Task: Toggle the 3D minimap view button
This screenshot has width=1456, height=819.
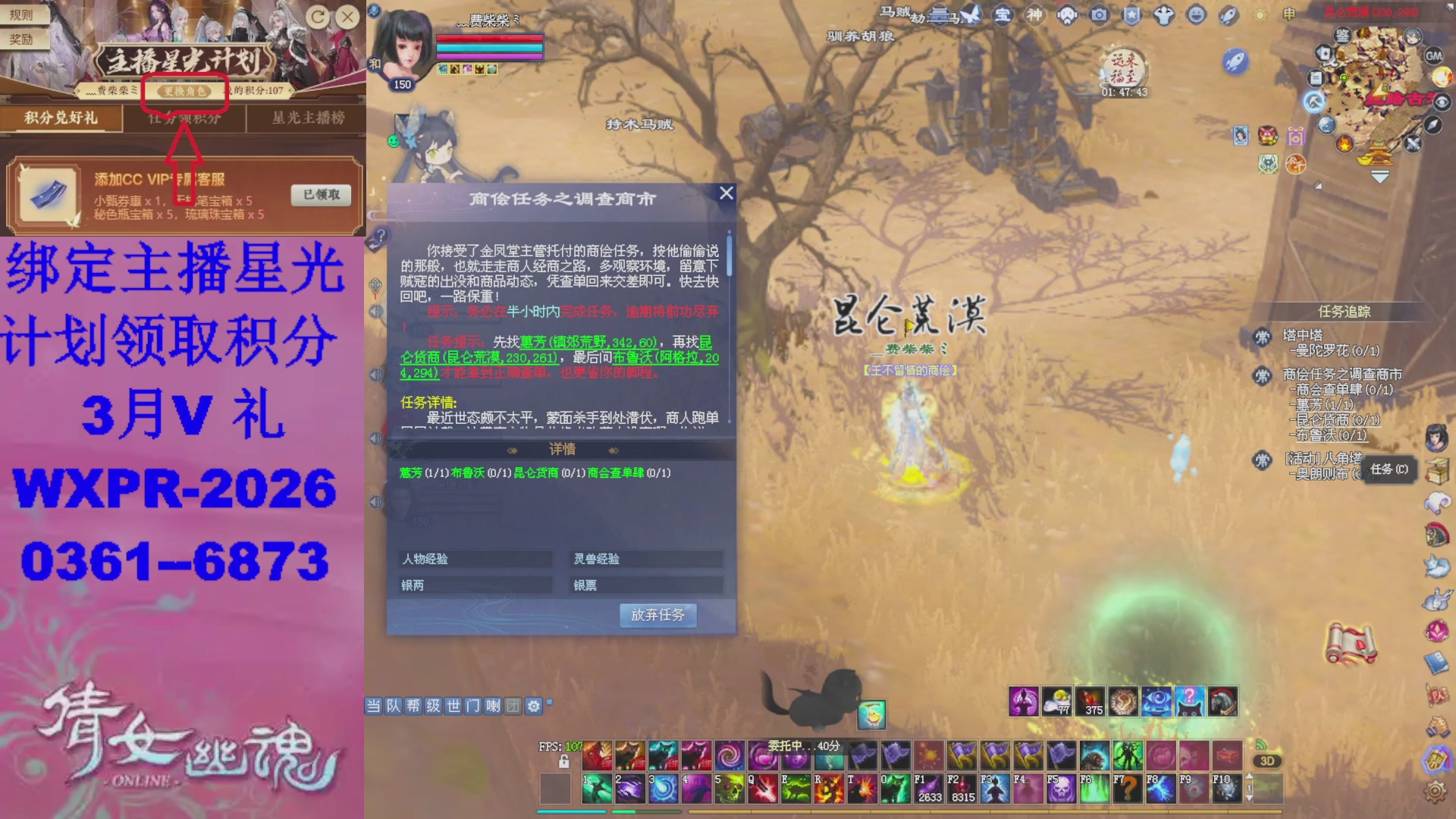Action: pyautogui.click(x=1267, y=761)
